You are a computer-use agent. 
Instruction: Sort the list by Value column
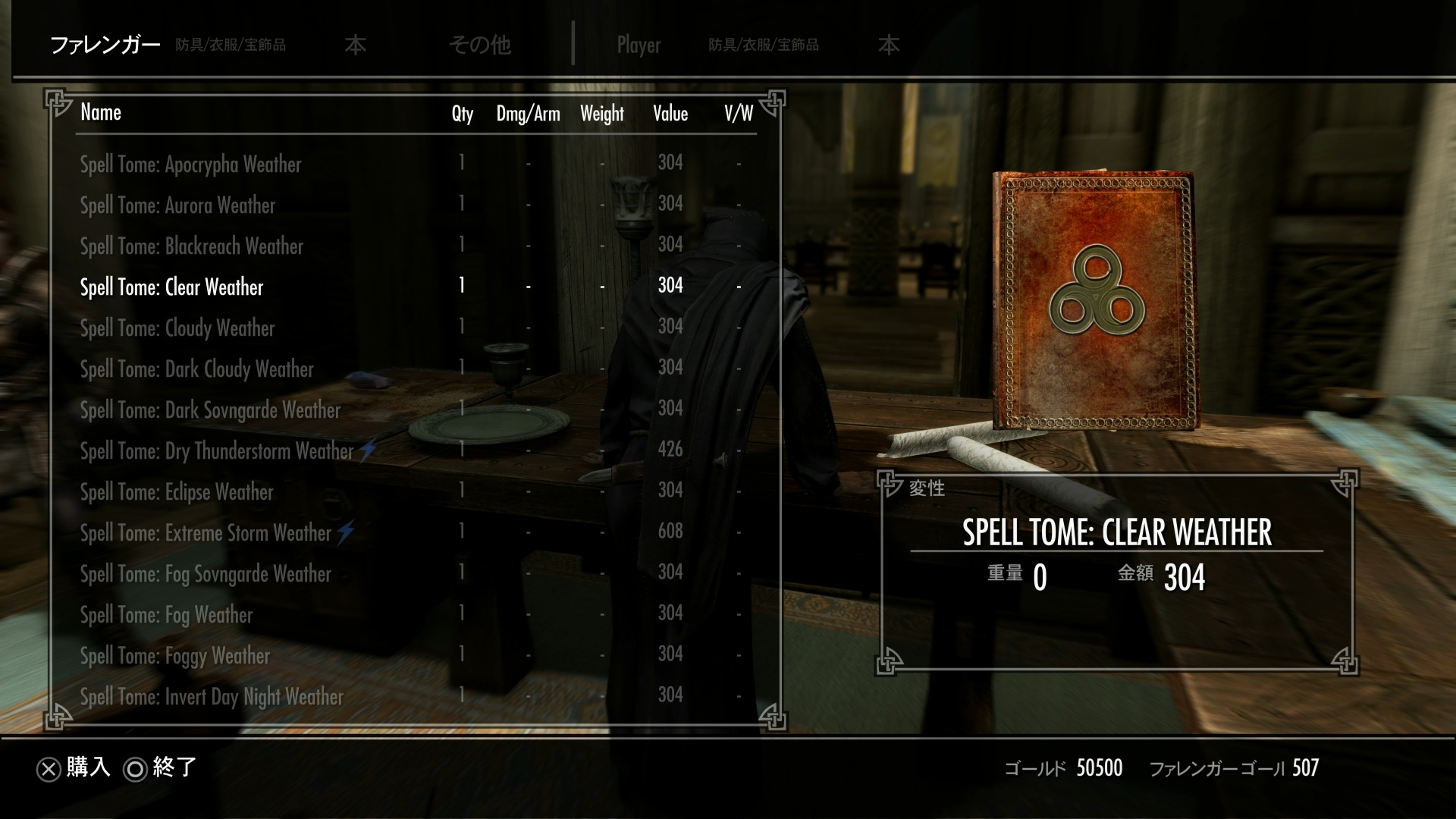click(670, 114)
